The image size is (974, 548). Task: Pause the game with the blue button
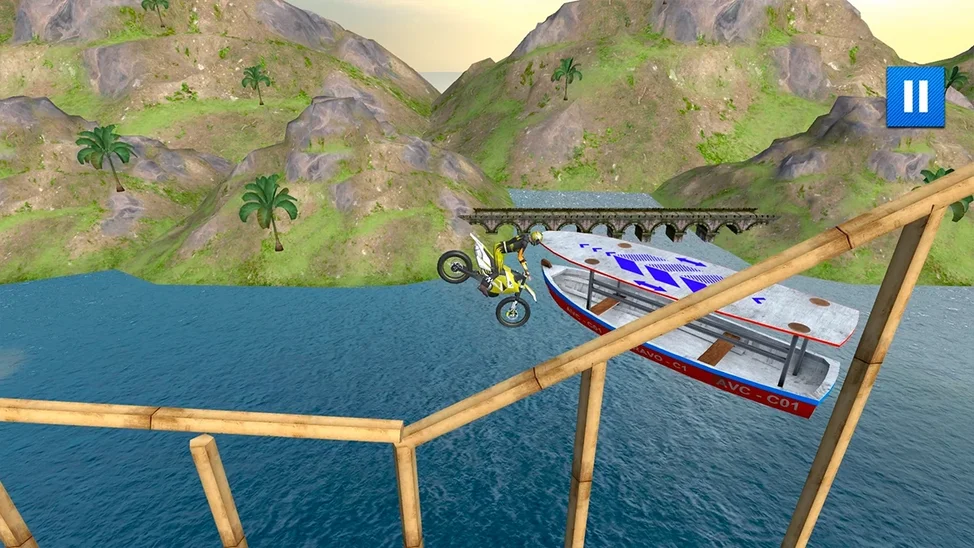pyautogui.click(x=915, y=97)
